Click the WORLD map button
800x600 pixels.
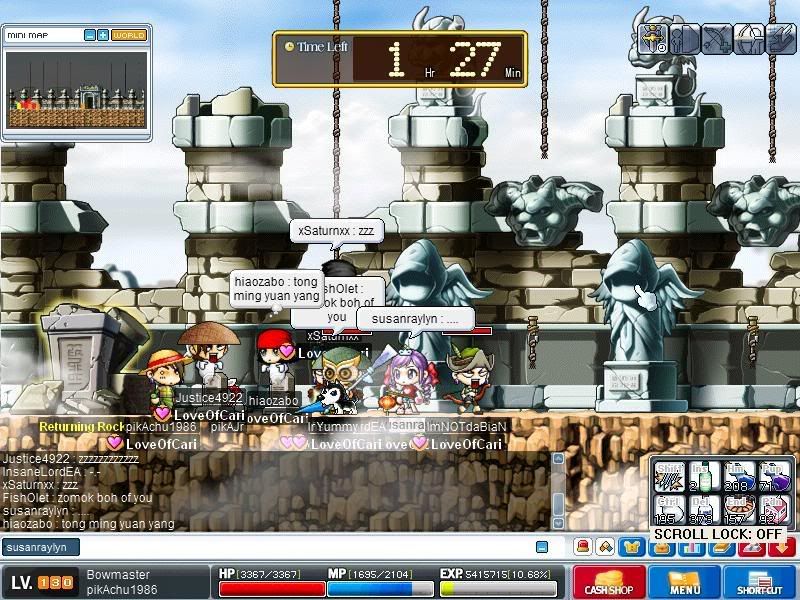pos(129,35)
